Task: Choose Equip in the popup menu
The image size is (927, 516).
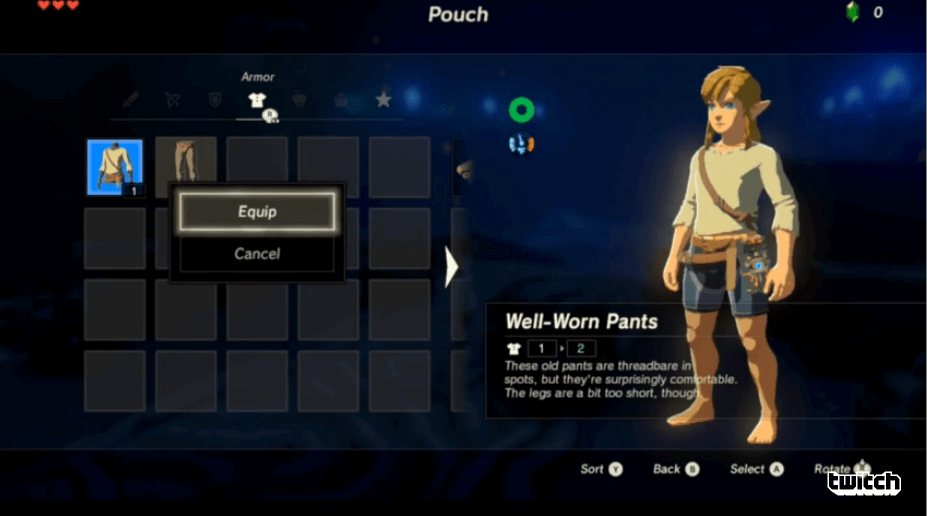Action: tap(257, 212)
